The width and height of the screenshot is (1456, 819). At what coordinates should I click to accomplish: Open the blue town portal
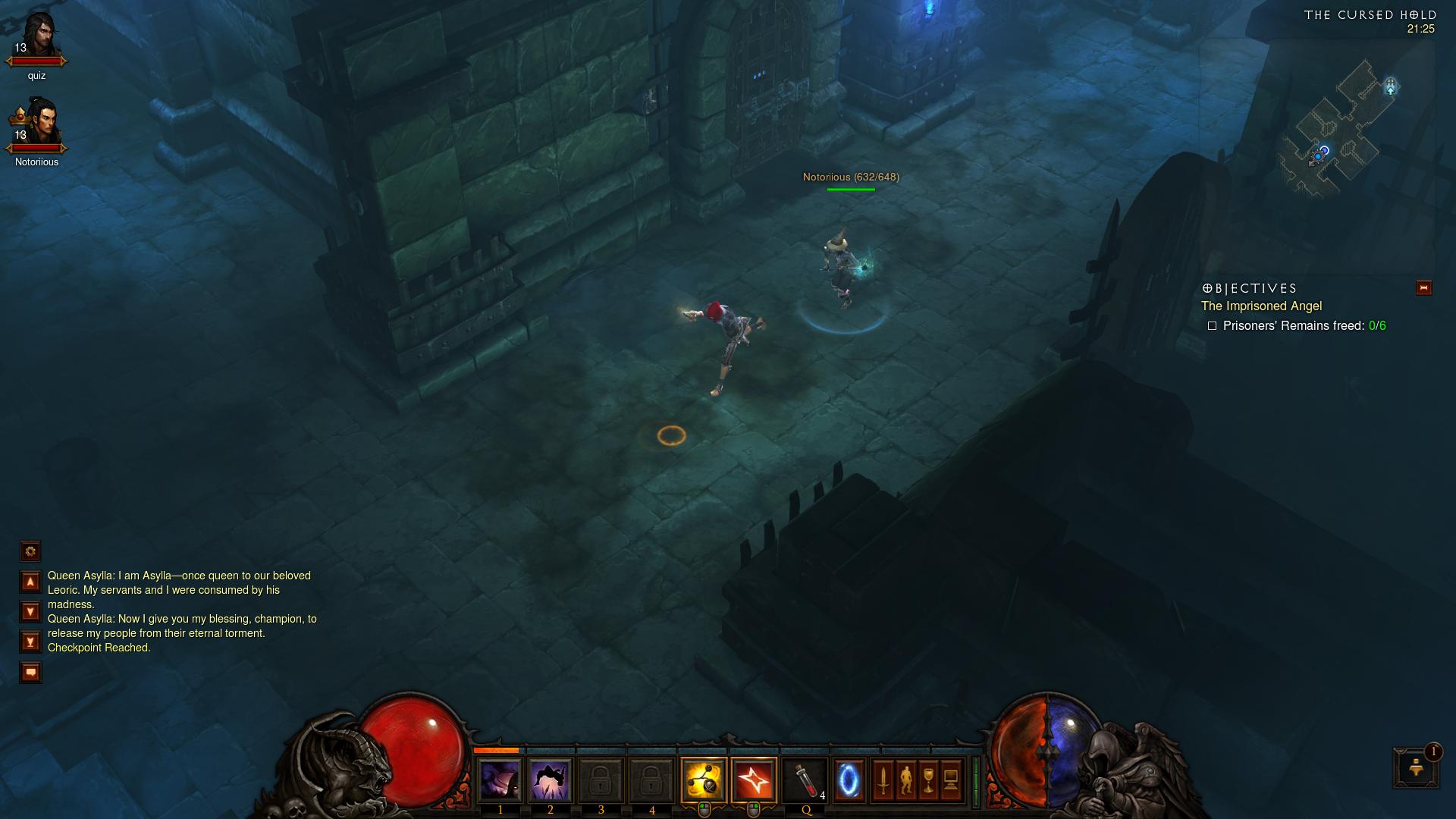pos(849,780)
